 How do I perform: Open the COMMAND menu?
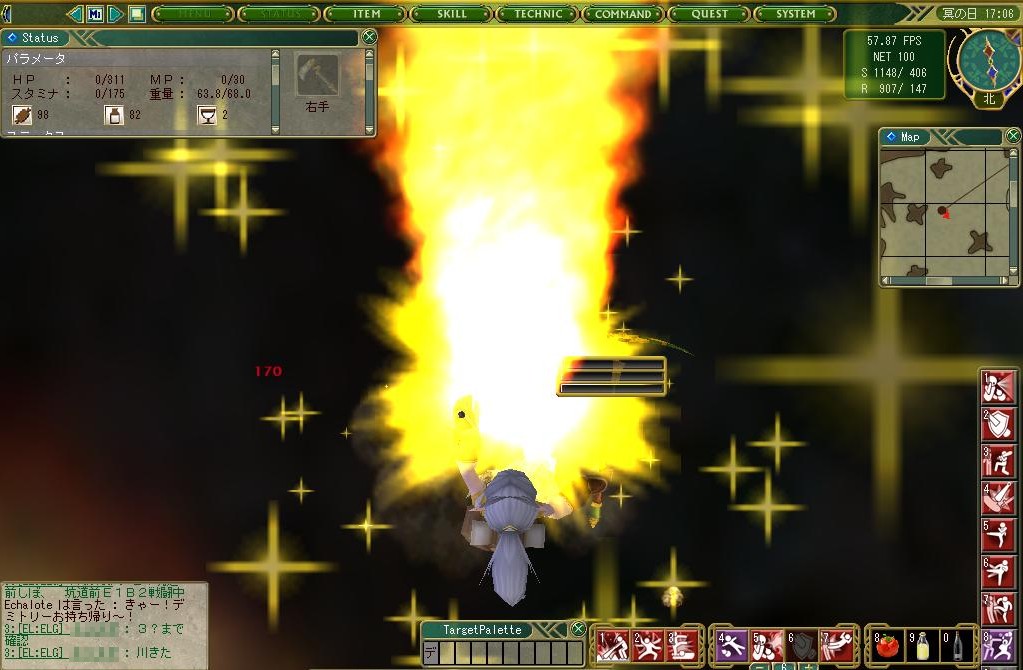point(623,14)
